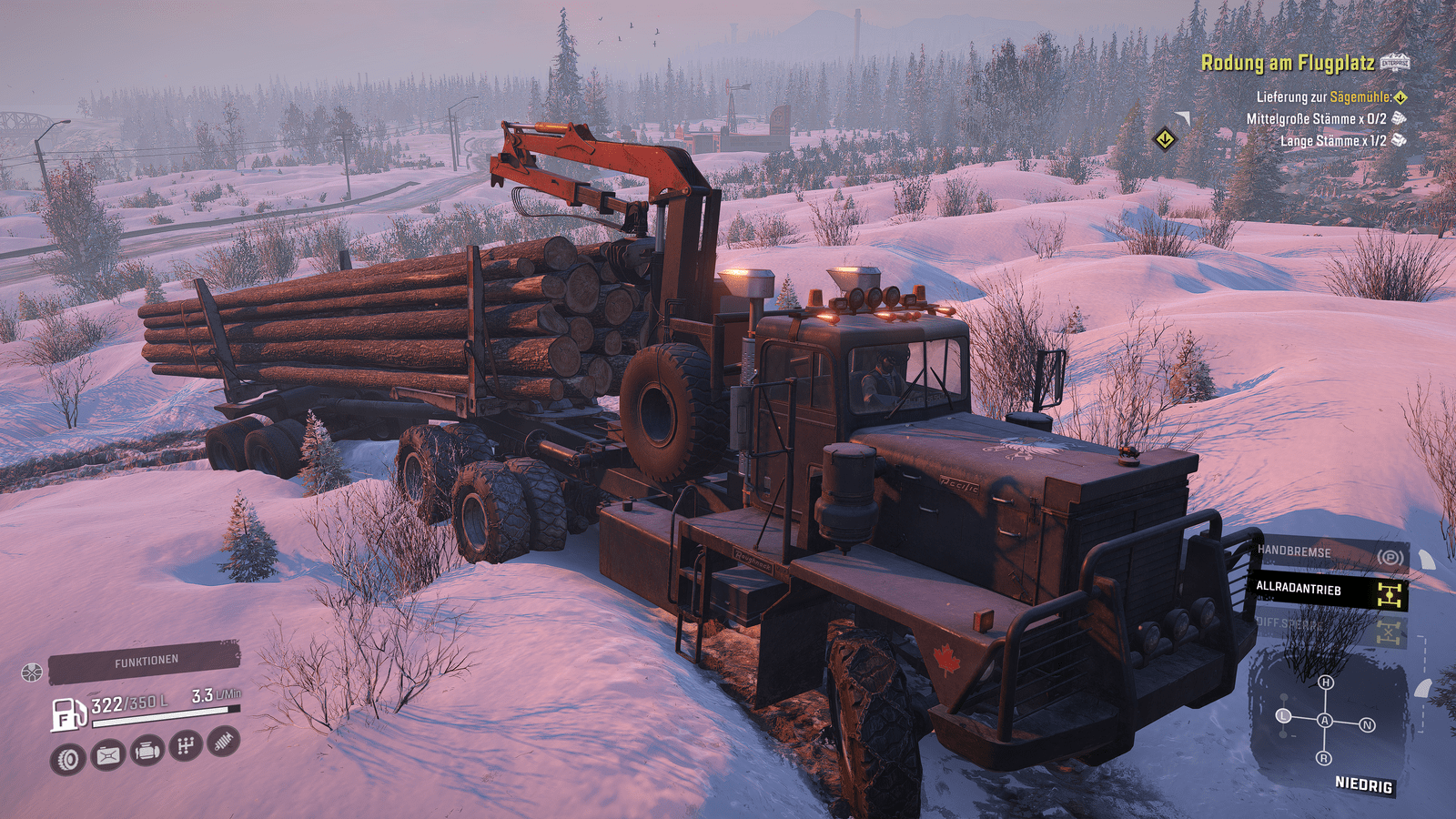Screen dimensions: 1456x819
Task: Click the yellow delivery waypoint marker
Action: (1165, 140)
